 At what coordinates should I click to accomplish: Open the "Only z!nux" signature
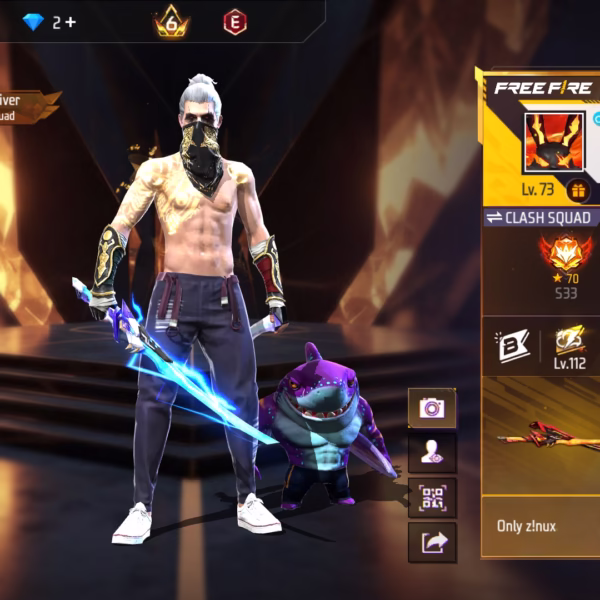pyautogui.click(x=540, y=526)
